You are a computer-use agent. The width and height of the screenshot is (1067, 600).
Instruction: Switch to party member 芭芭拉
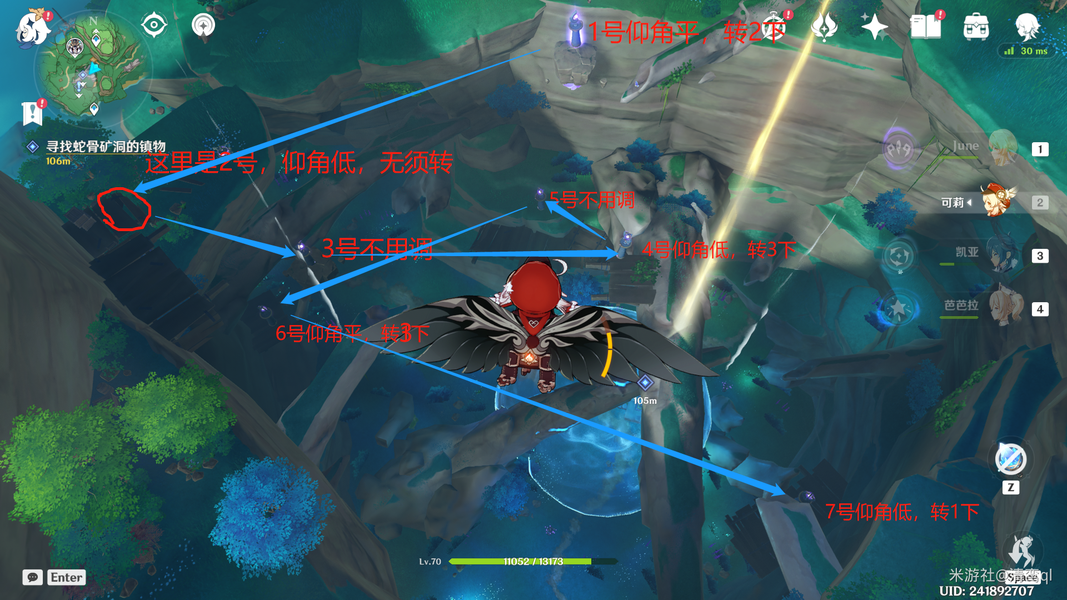click(1000, 308)
